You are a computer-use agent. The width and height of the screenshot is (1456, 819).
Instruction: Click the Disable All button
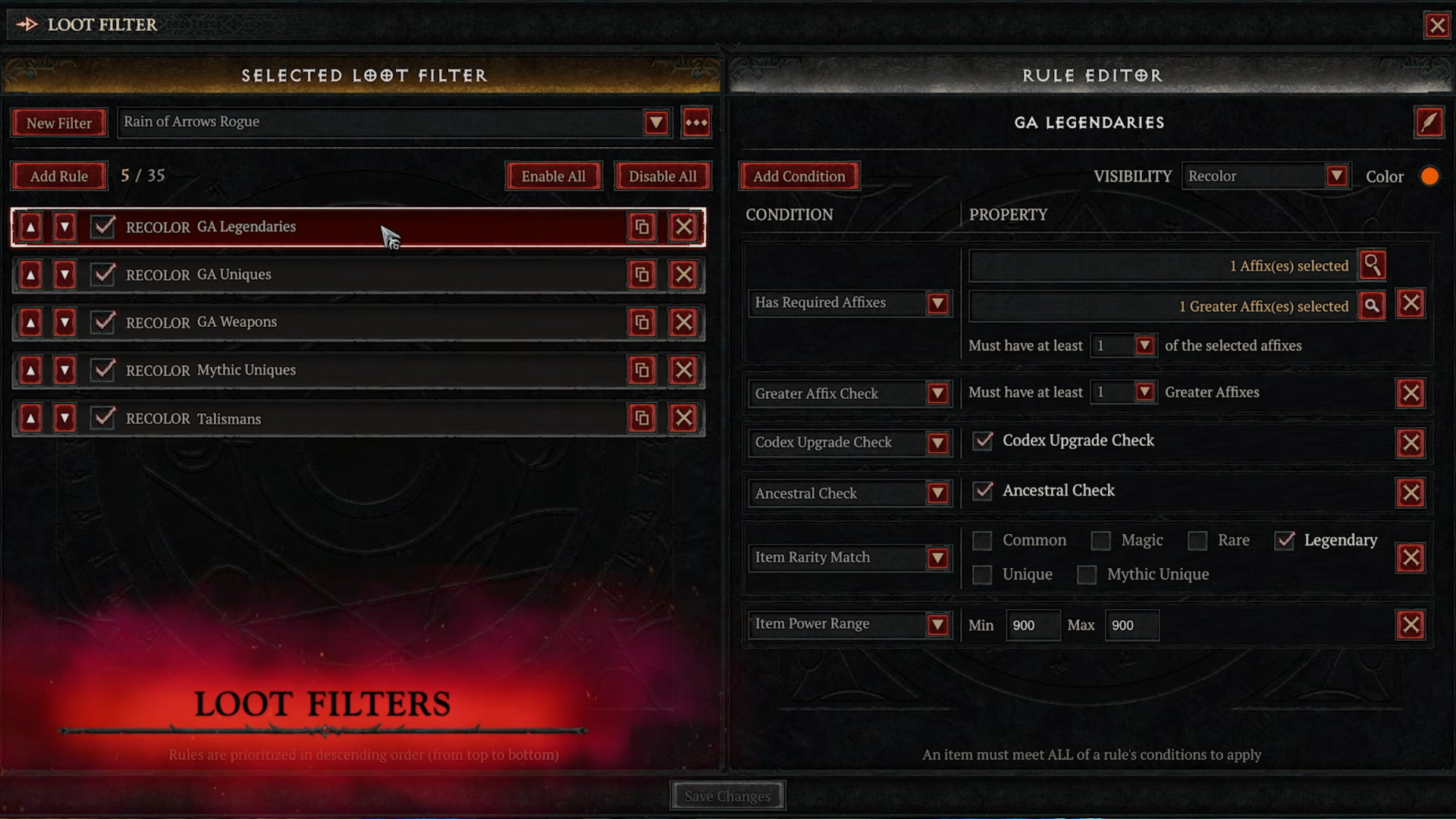coord(662,175)
